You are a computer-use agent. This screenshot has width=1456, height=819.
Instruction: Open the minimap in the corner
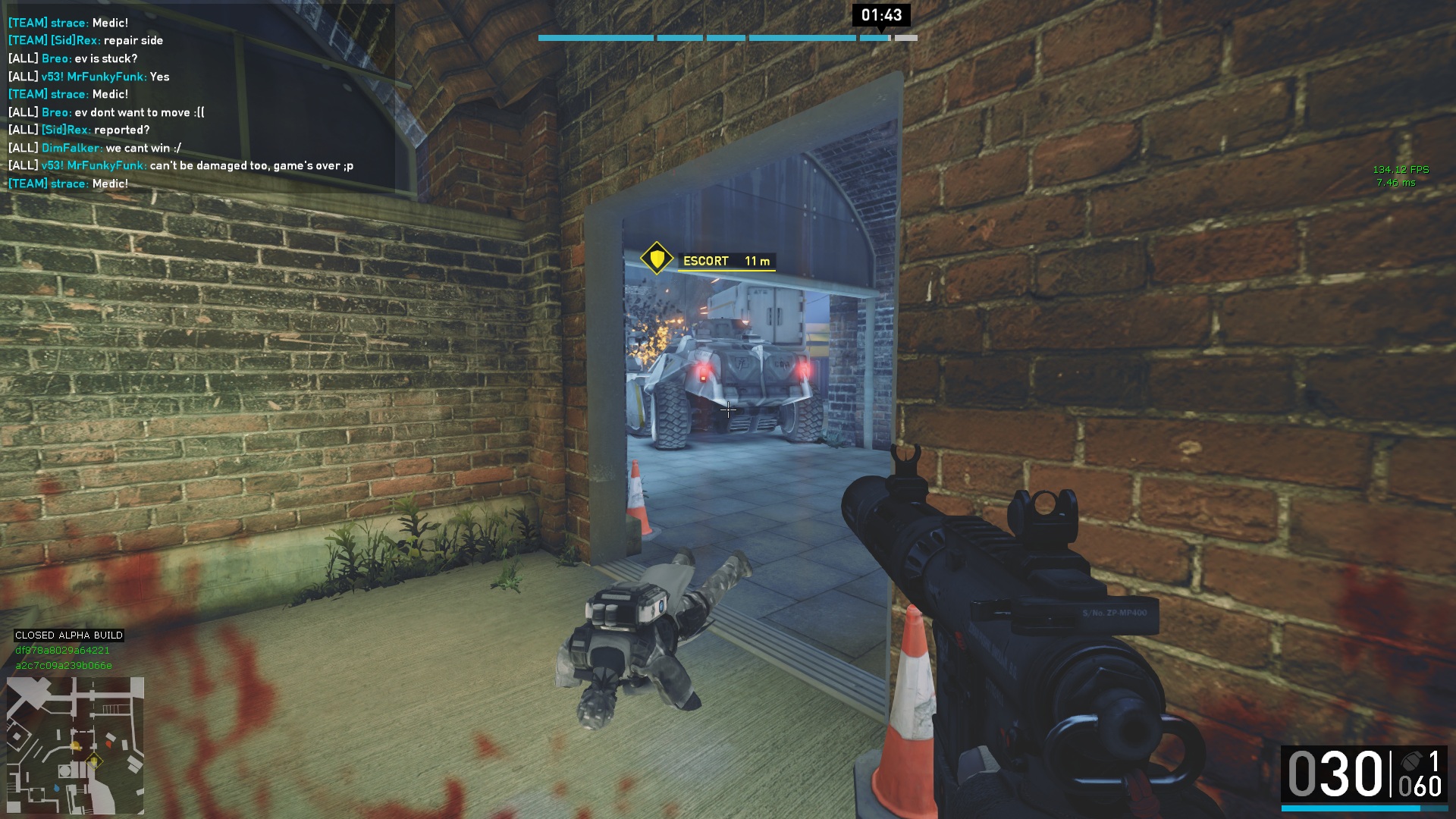(75, 745)
